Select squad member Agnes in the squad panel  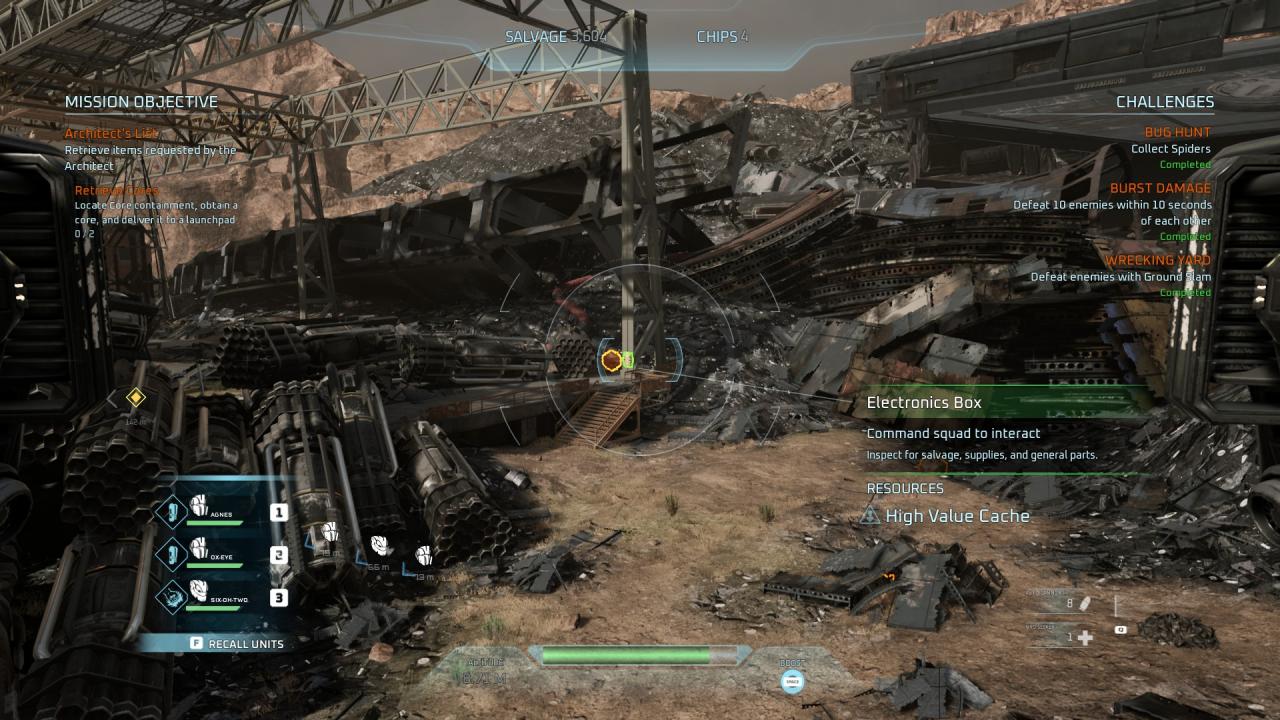pos(213,511)
